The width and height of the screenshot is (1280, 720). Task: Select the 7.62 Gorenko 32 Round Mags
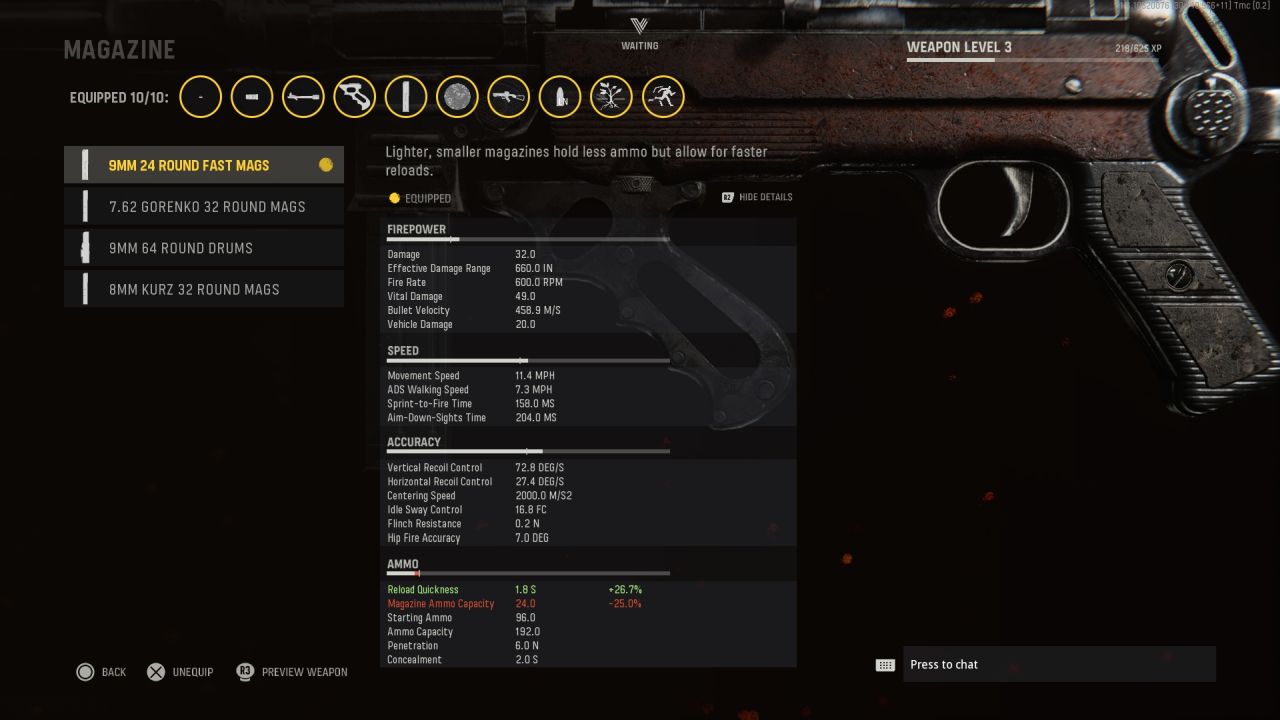pos(204,206)
